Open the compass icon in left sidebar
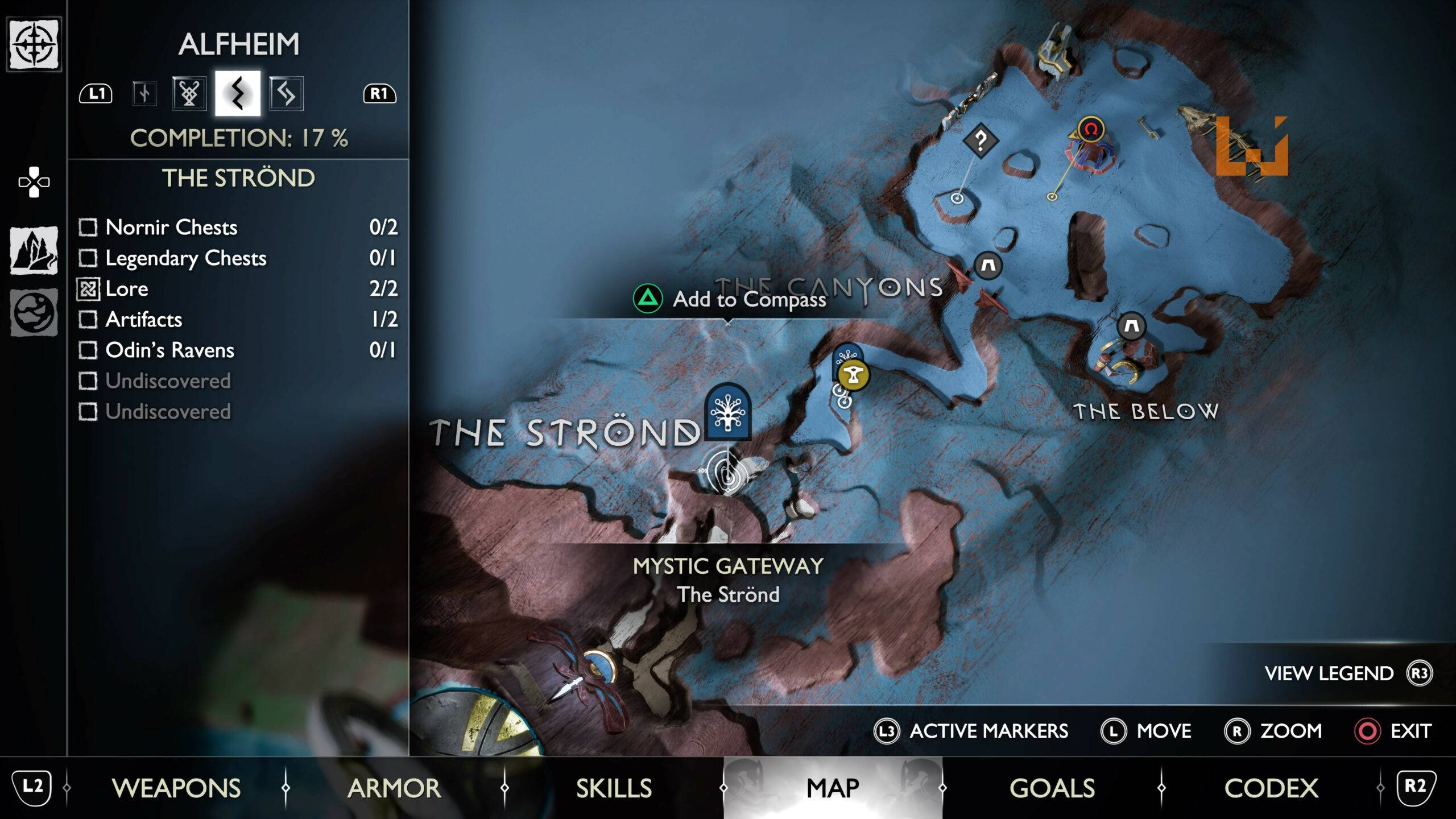The width and height of the screenshot is (1456, 819). (34, 44)
